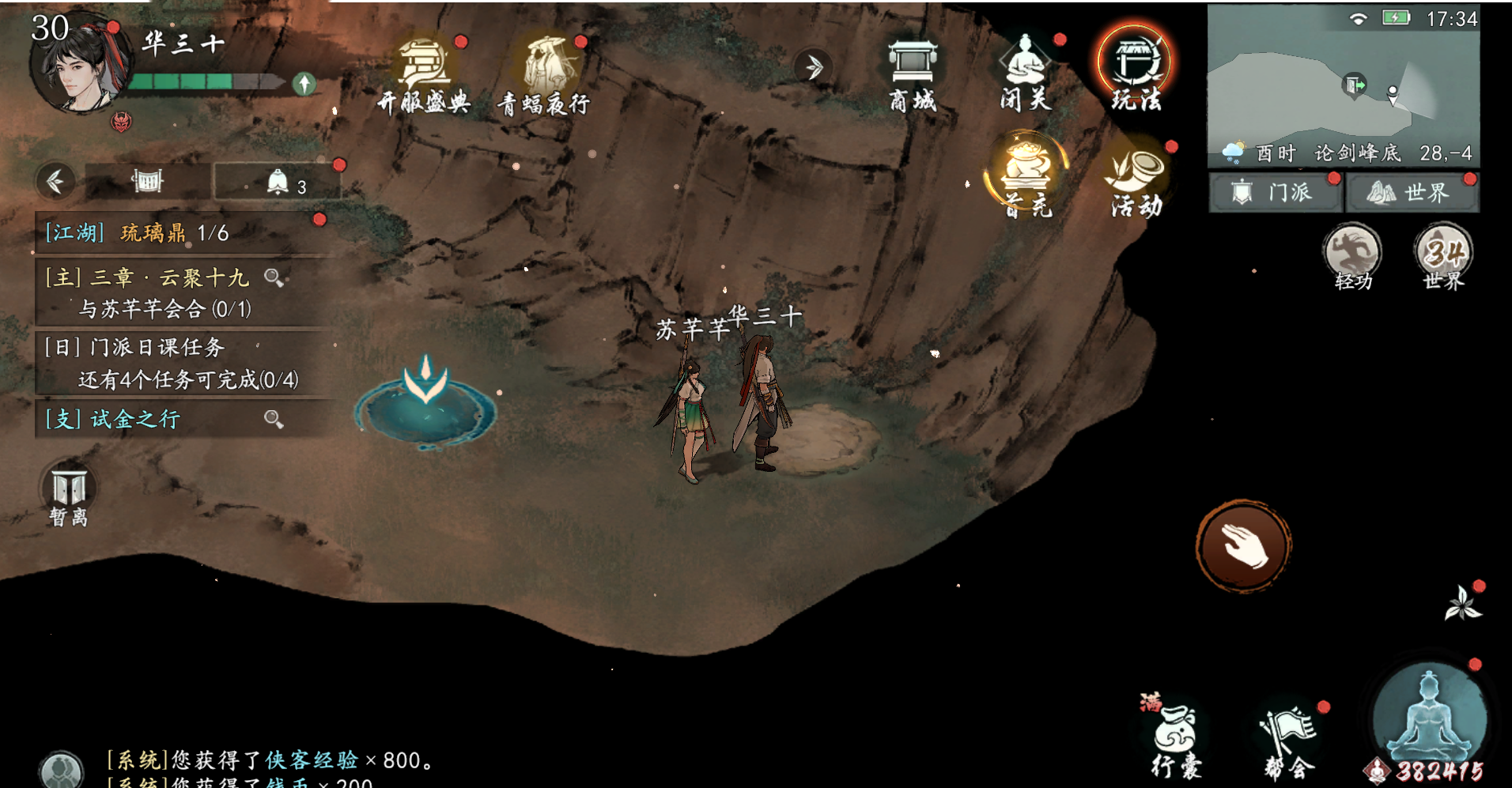Image resolution: width=1512 pixels, height=788 pixels.
Task: Tap the hand interact button
Action: click(1244, 545)
